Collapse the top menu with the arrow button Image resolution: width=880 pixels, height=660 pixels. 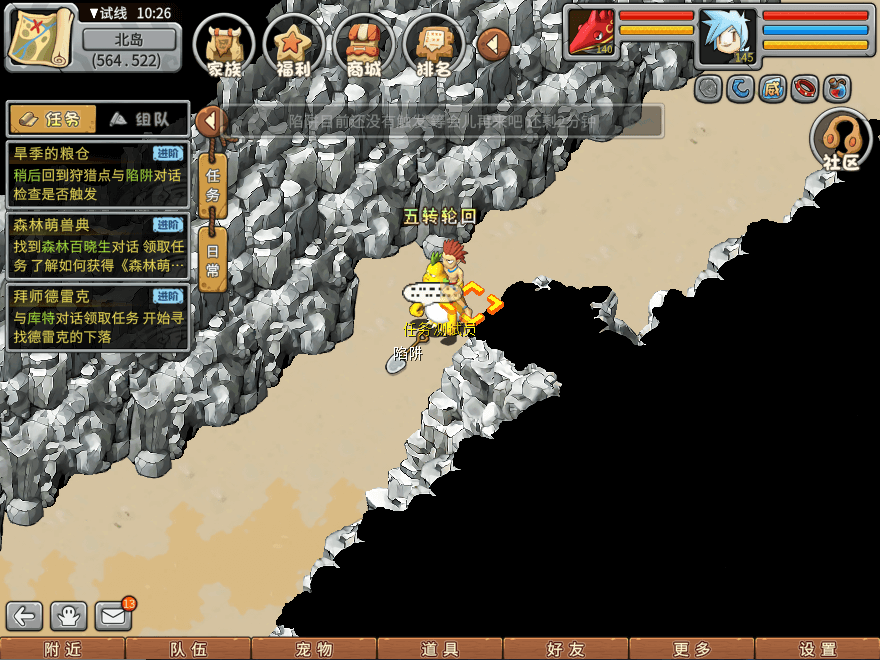(x=493, y=44)
